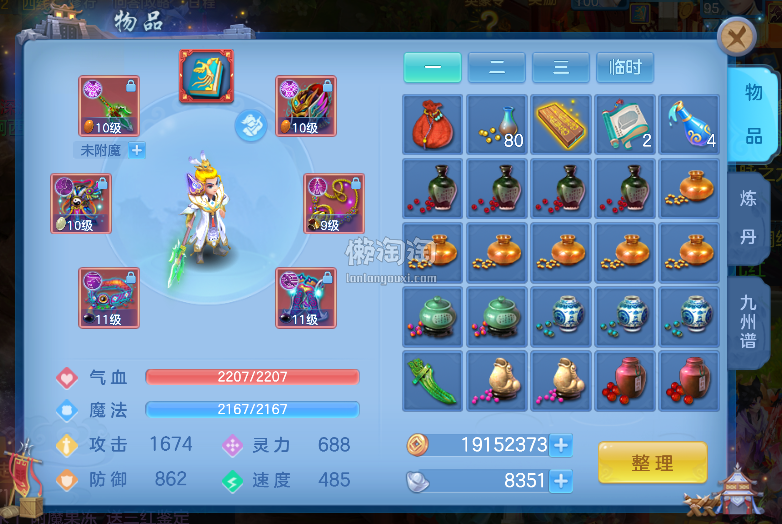Select the gold brick item
This screenshot has width=782, height=524.
tap(561, 124)
